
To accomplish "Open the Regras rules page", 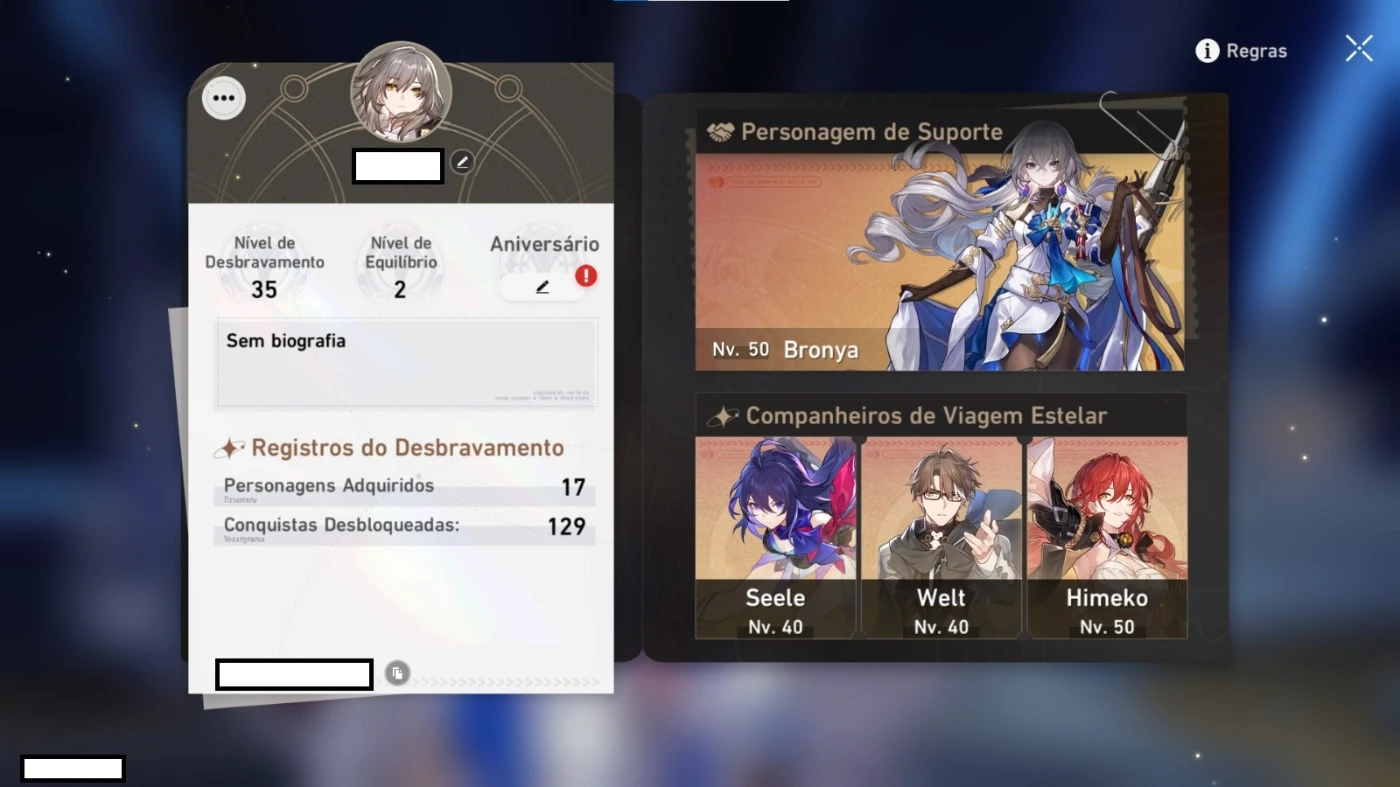I will (1258, 50).
